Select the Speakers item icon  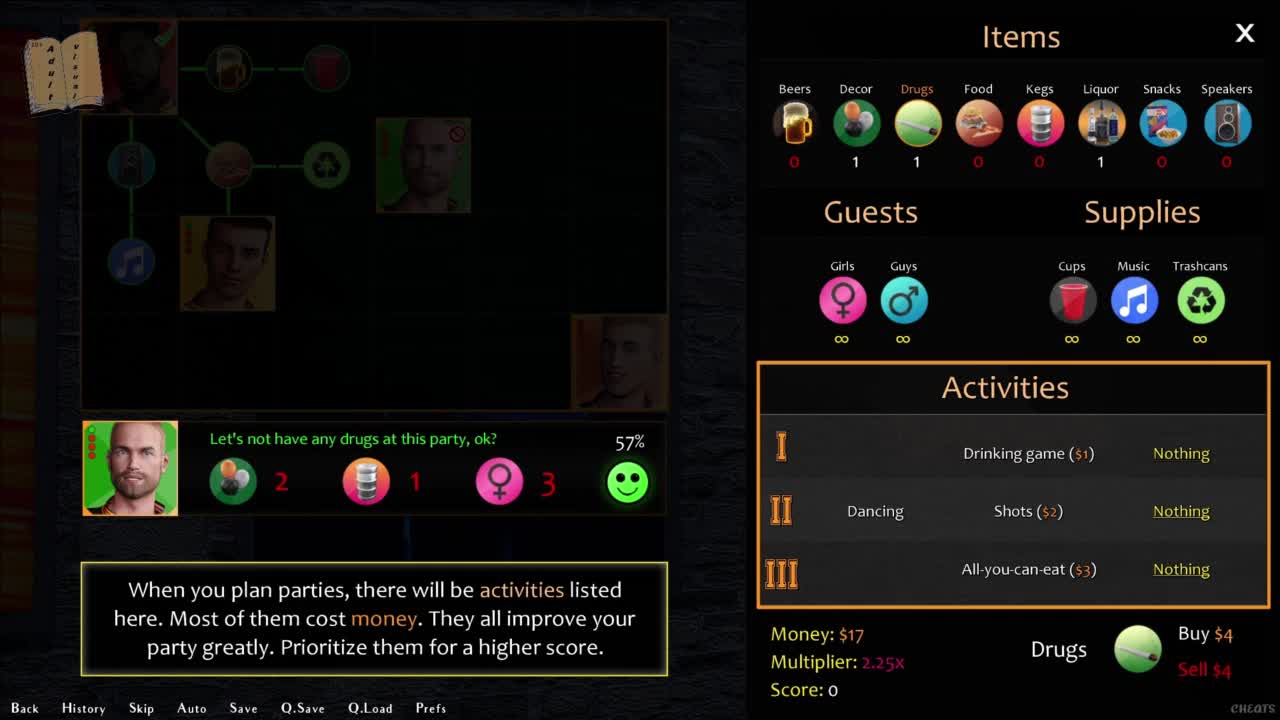click(1227, 124)
